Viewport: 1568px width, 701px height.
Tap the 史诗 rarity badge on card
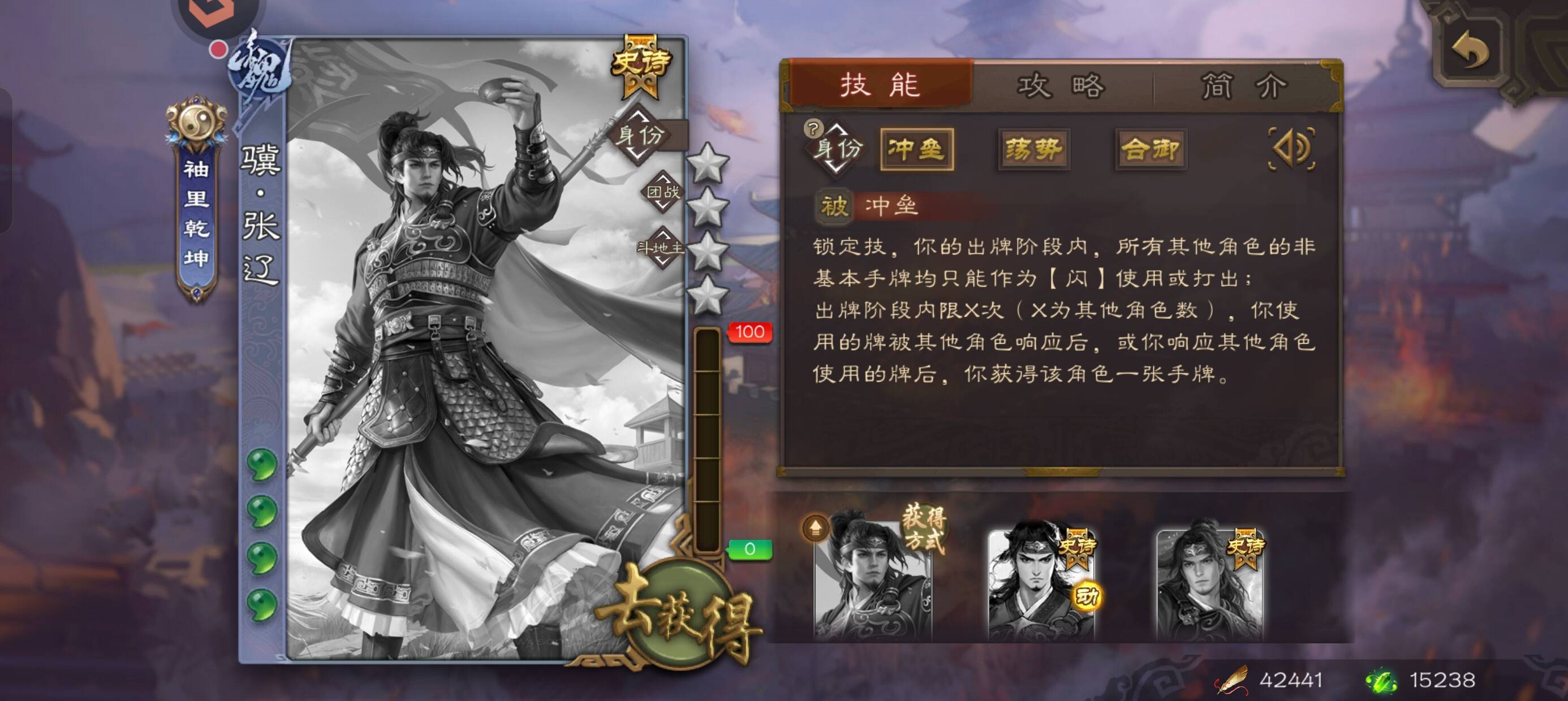[640, 64]
